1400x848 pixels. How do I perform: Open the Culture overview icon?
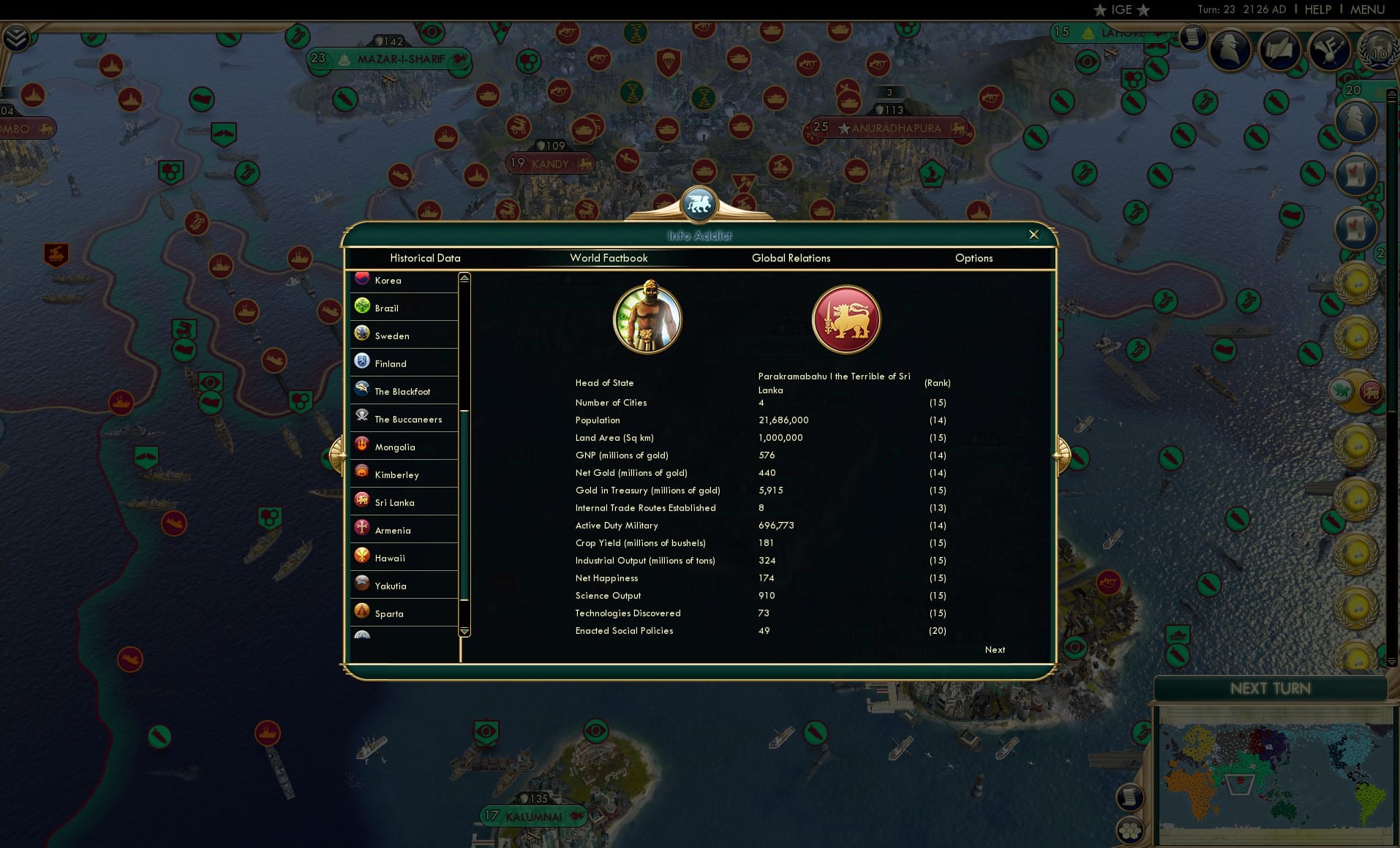point(1329,50)
